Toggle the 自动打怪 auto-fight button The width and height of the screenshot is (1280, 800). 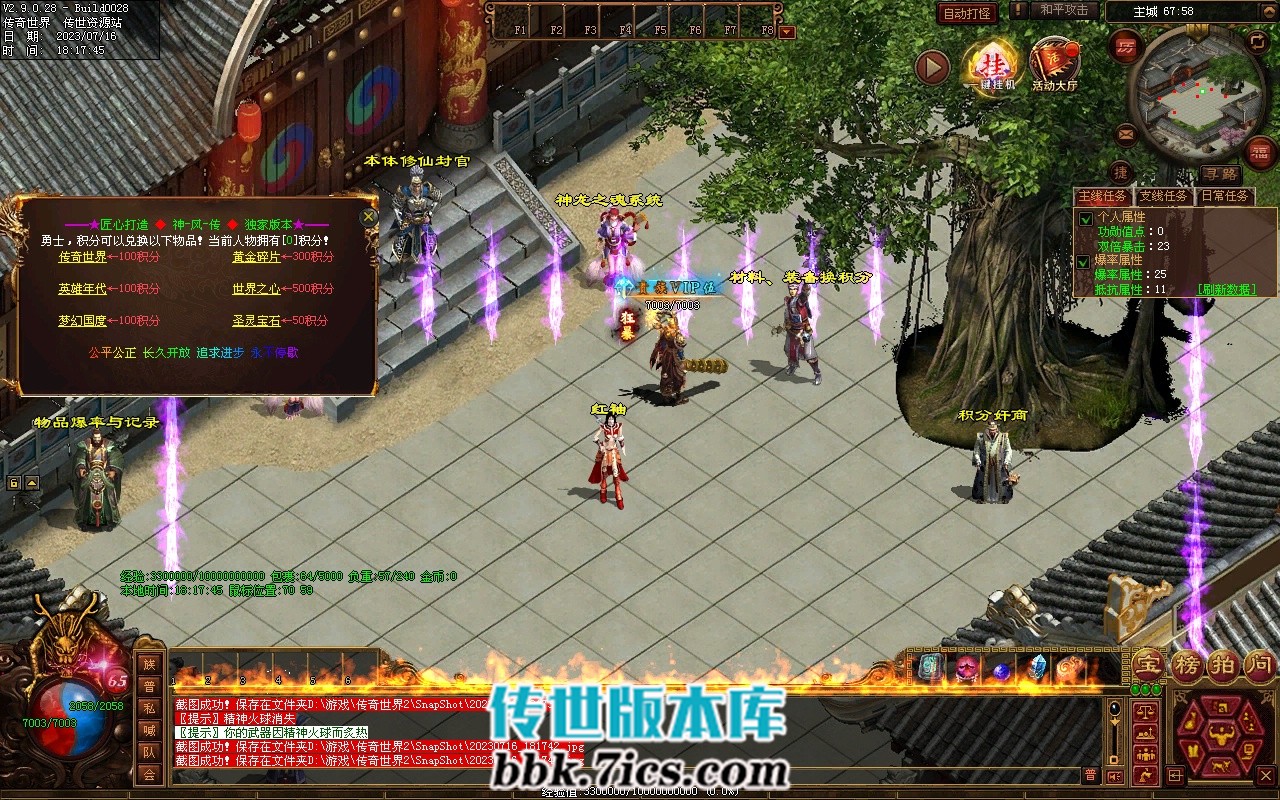click(x=967, y=13)
